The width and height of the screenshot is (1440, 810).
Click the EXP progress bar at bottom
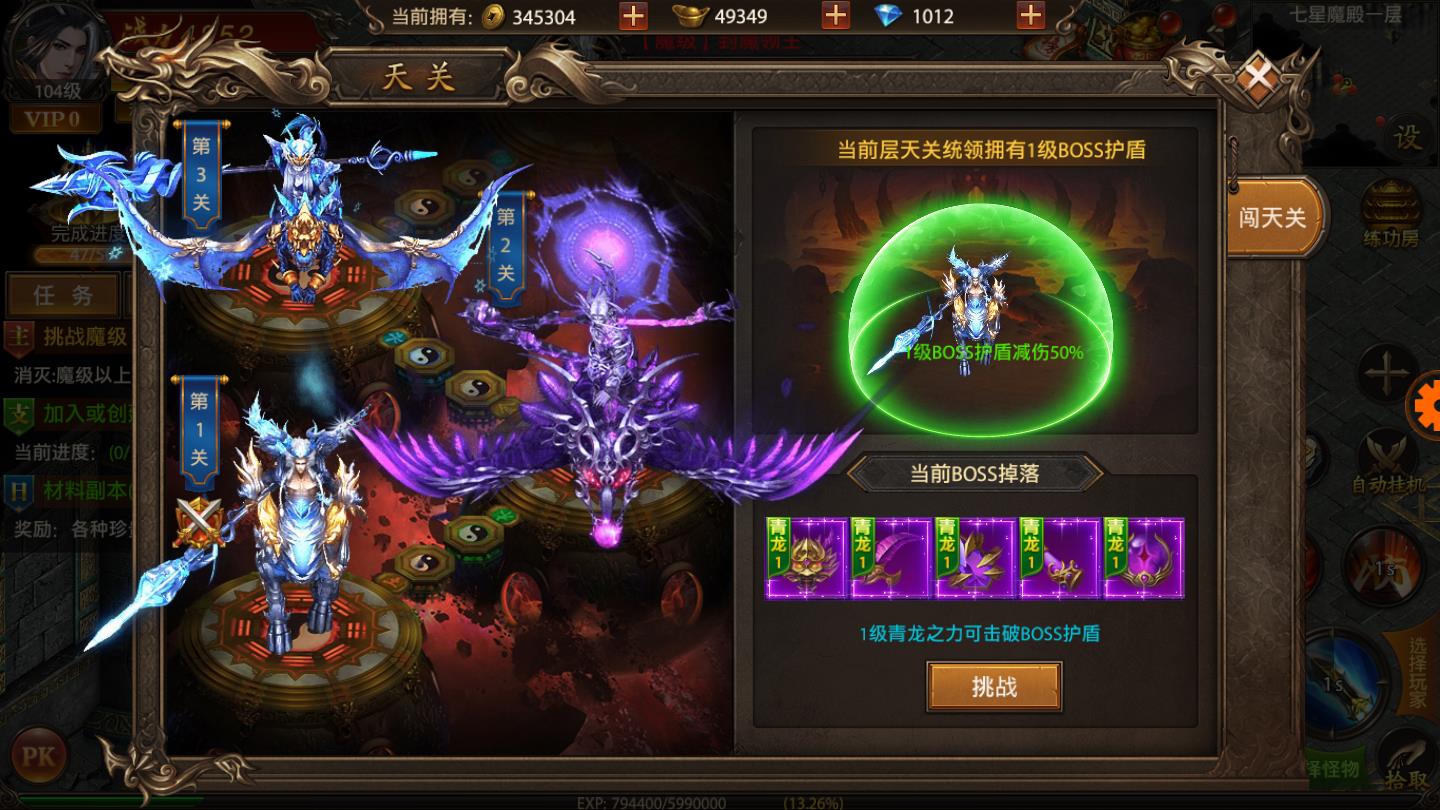(x=700, y=800)
